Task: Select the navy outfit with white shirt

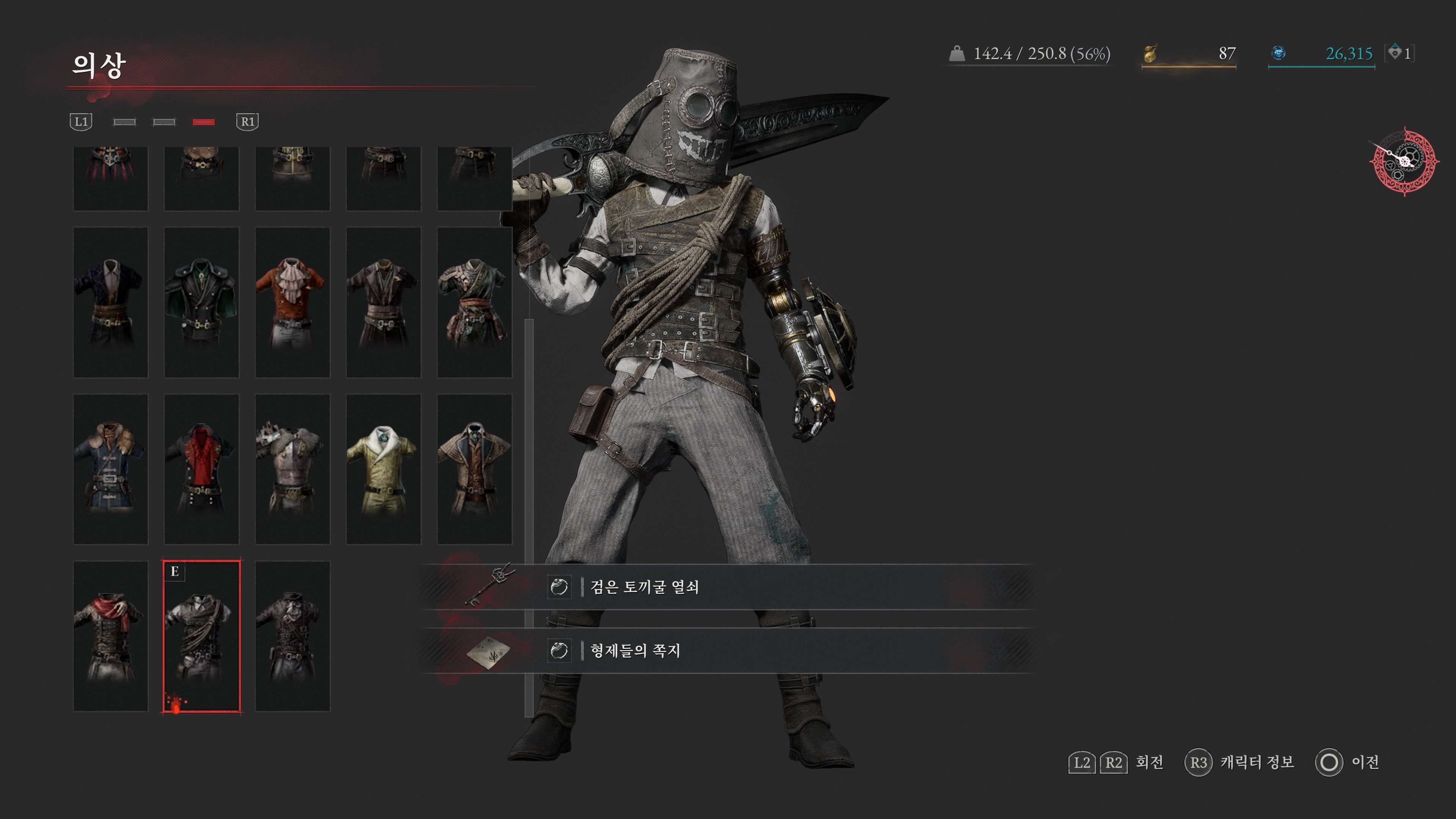Action: point(111,302)
